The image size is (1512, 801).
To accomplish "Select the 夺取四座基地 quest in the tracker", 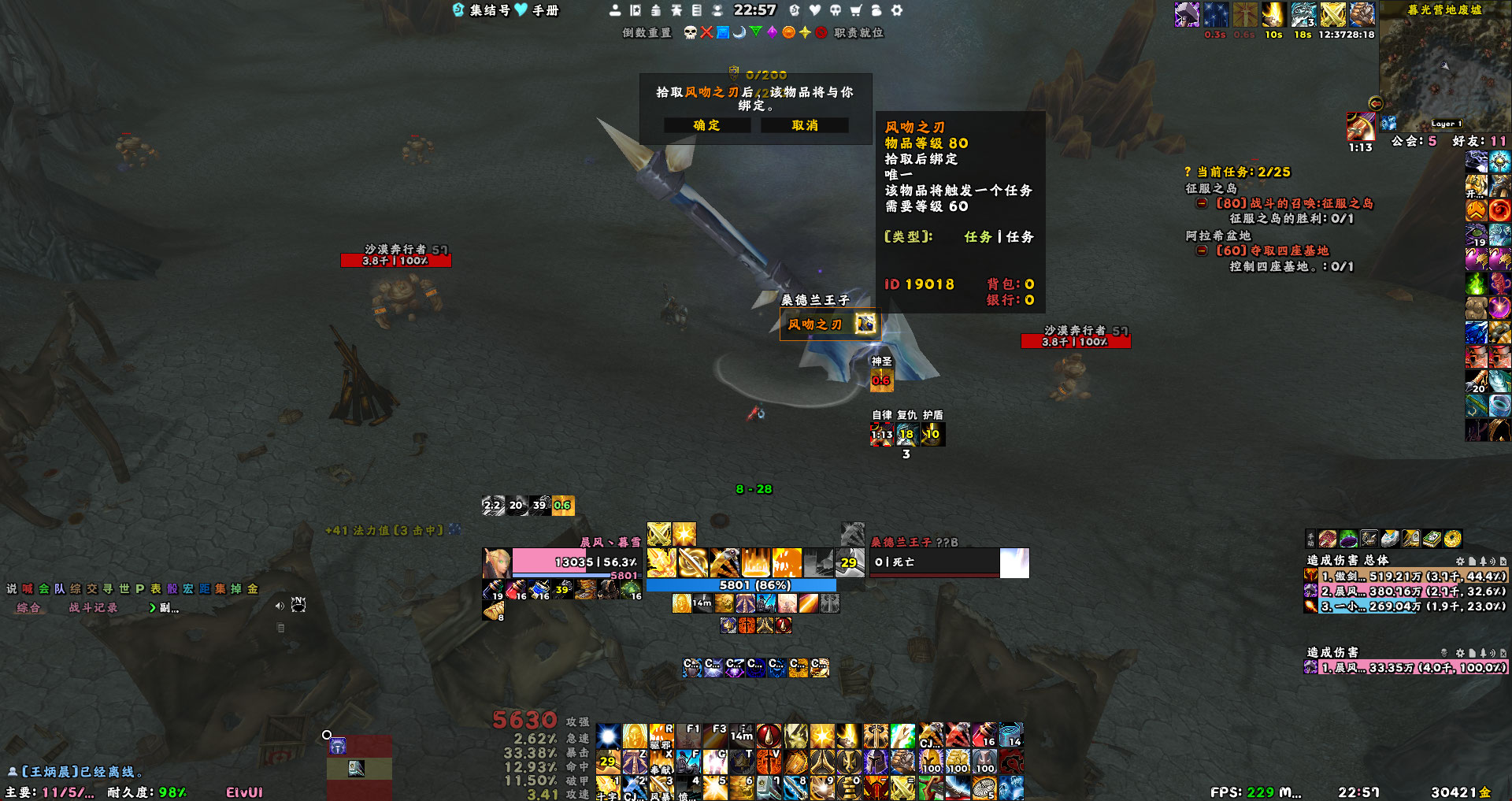I will click(1272, 250).
